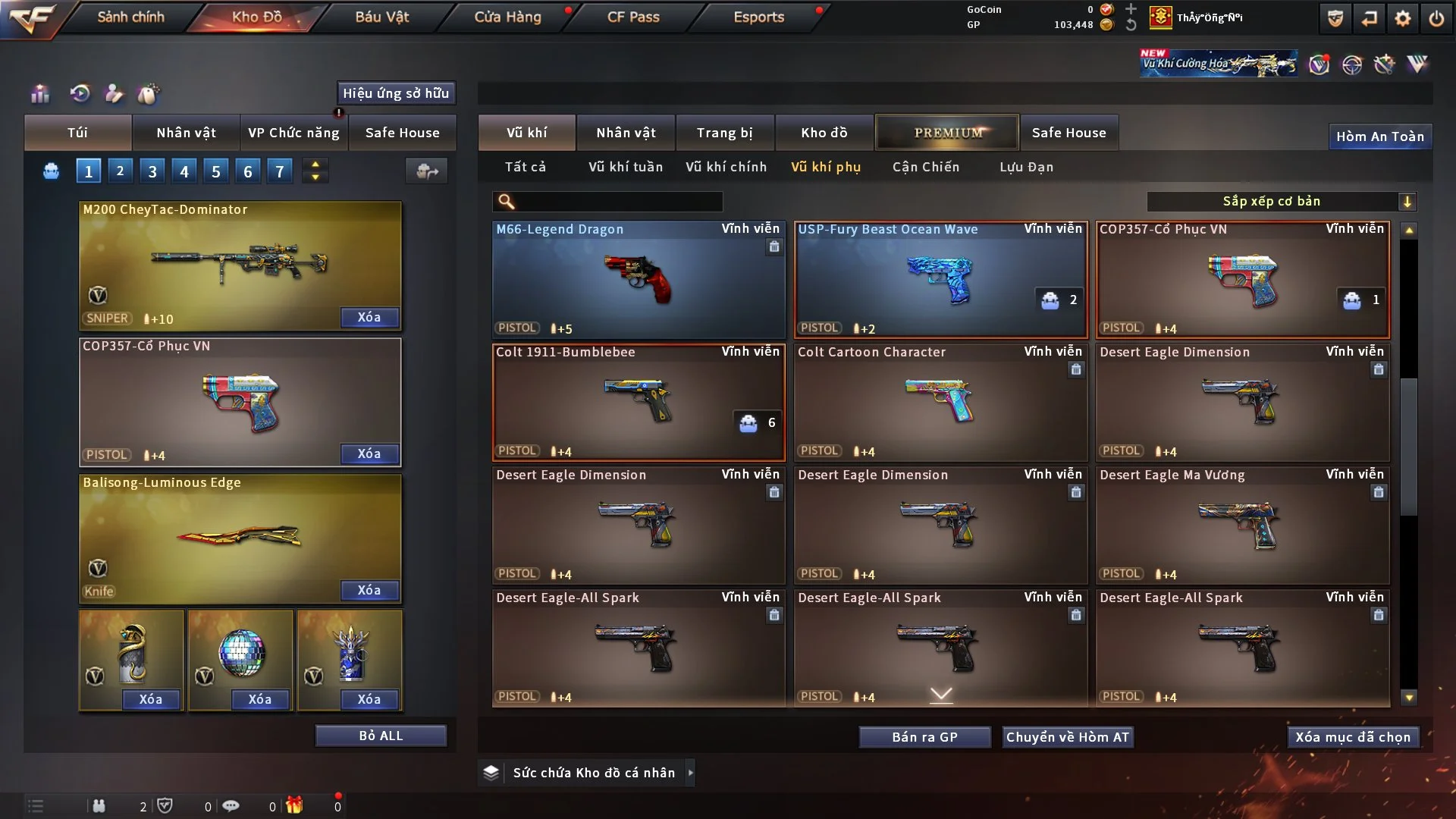The width and height of the screenshot is (1456, 819).
Task: Open the Sắp xếp cơ bản sort dropdown
Action: click(x=1281, y=201)
